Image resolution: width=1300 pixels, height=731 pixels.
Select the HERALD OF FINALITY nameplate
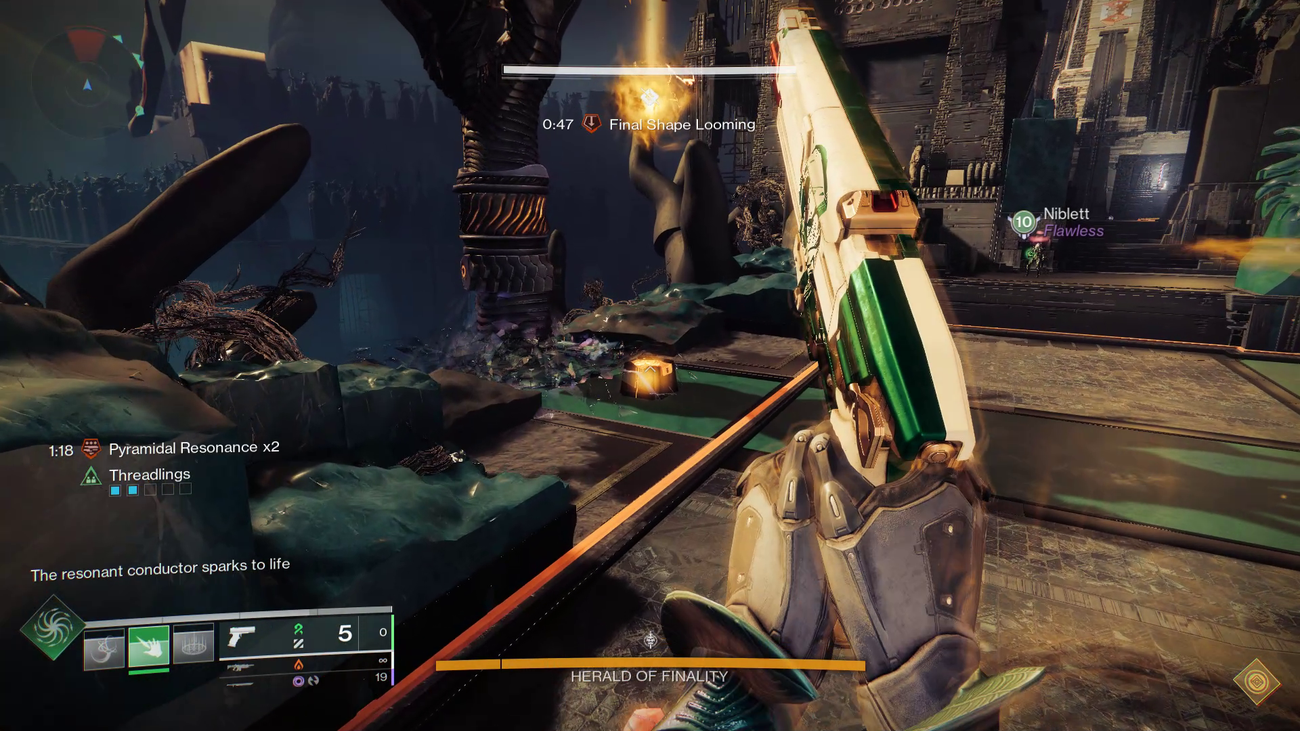pyautogui.click(x=650, y=676)
